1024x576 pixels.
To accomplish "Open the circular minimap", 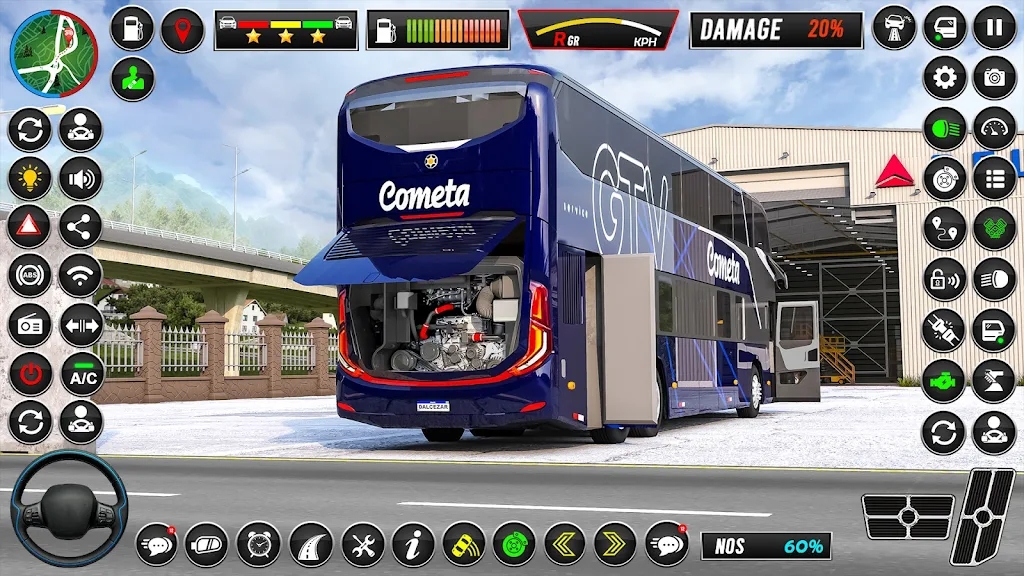I will pyautogui.click(x=53, y=53).
